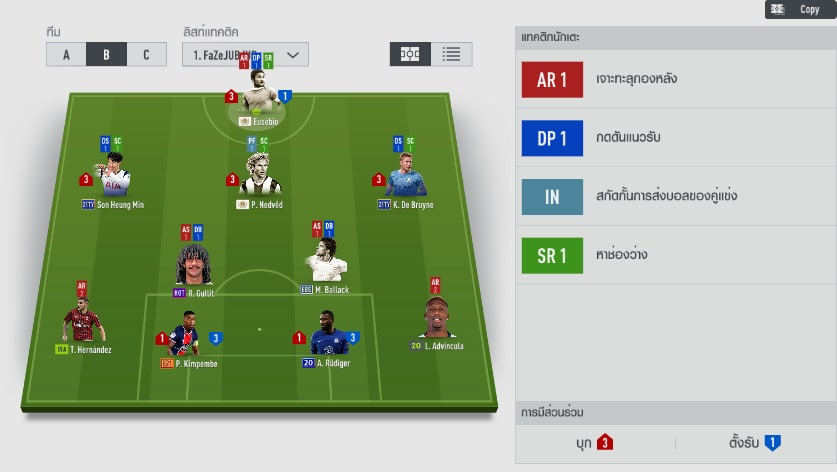This screenshot has height=472, width=837.
Task: Switch to list view
Action: (451, 54)
